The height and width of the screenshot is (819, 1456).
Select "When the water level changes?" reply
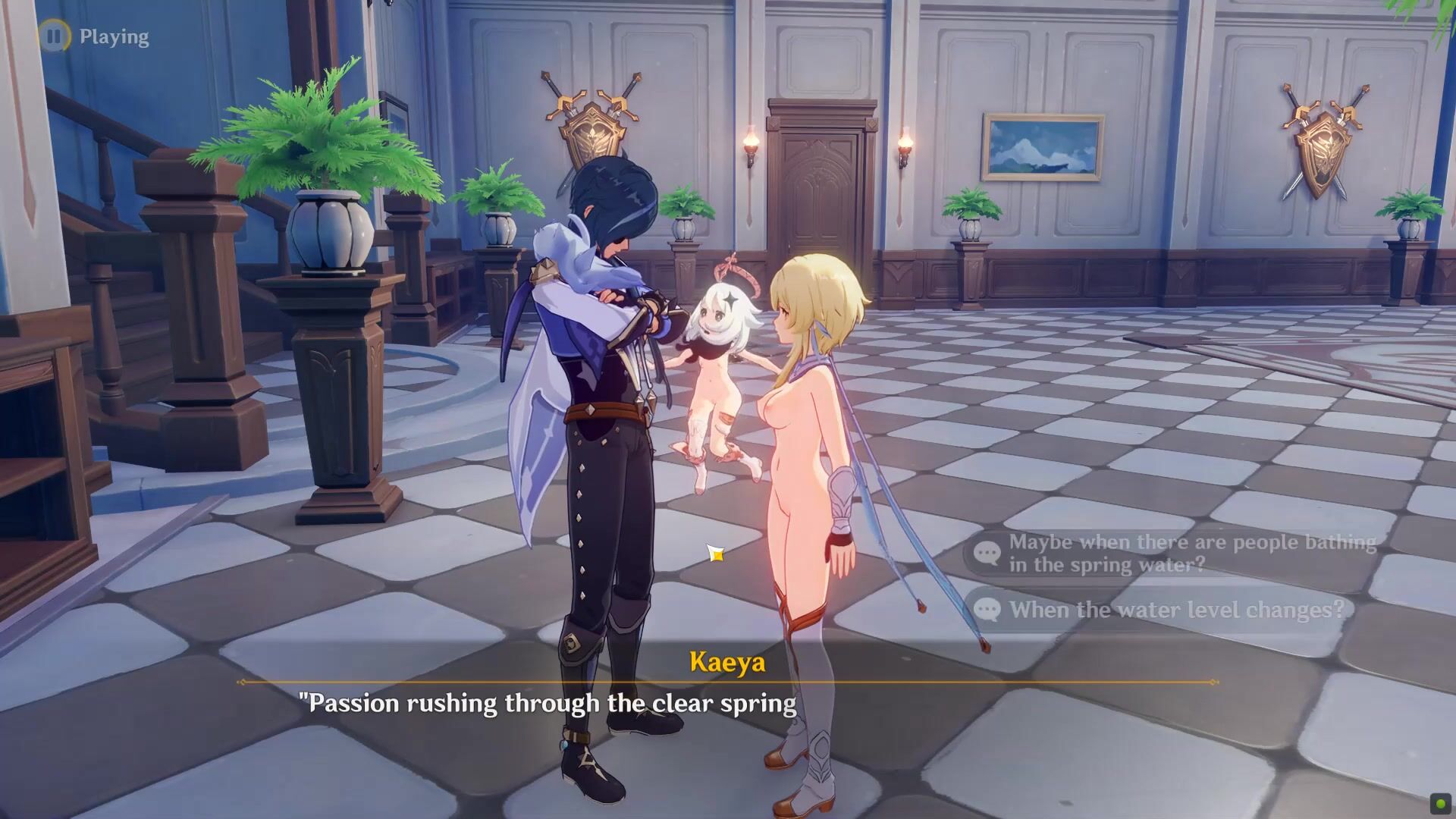(x=1175, y=610)
